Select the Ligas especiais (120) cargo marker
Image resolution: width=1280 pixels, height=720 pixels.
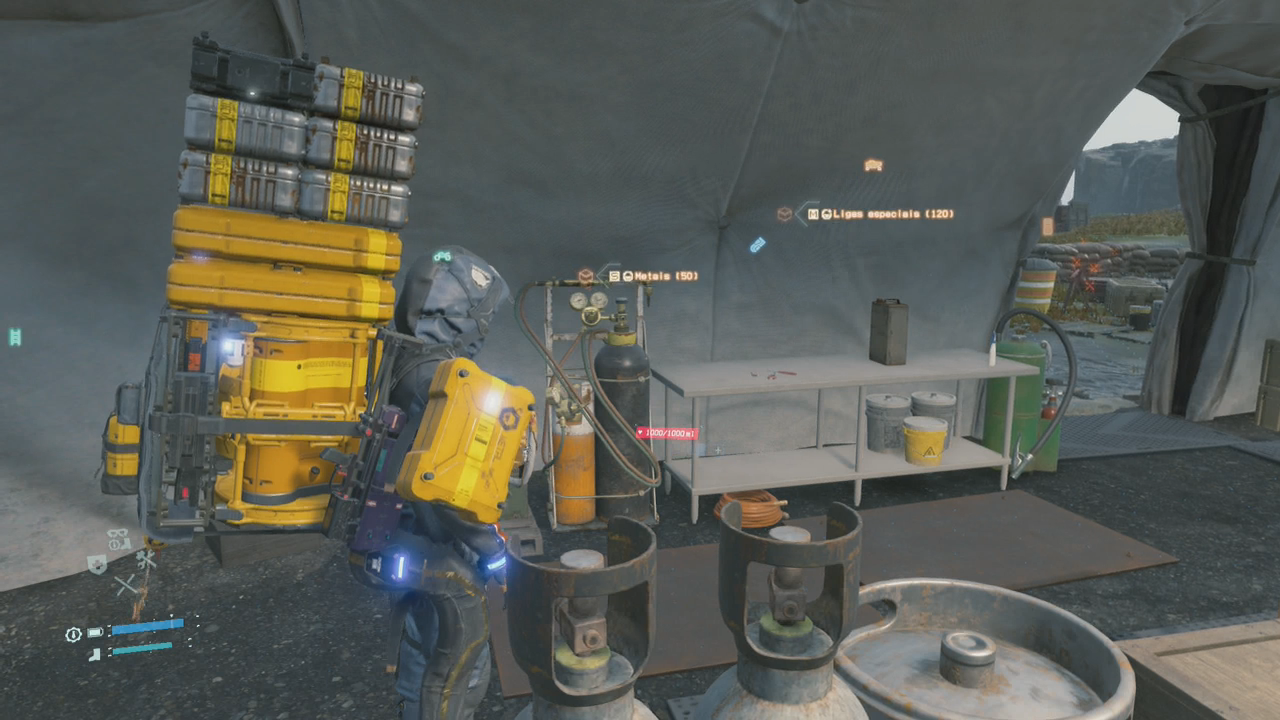(880, 214)
